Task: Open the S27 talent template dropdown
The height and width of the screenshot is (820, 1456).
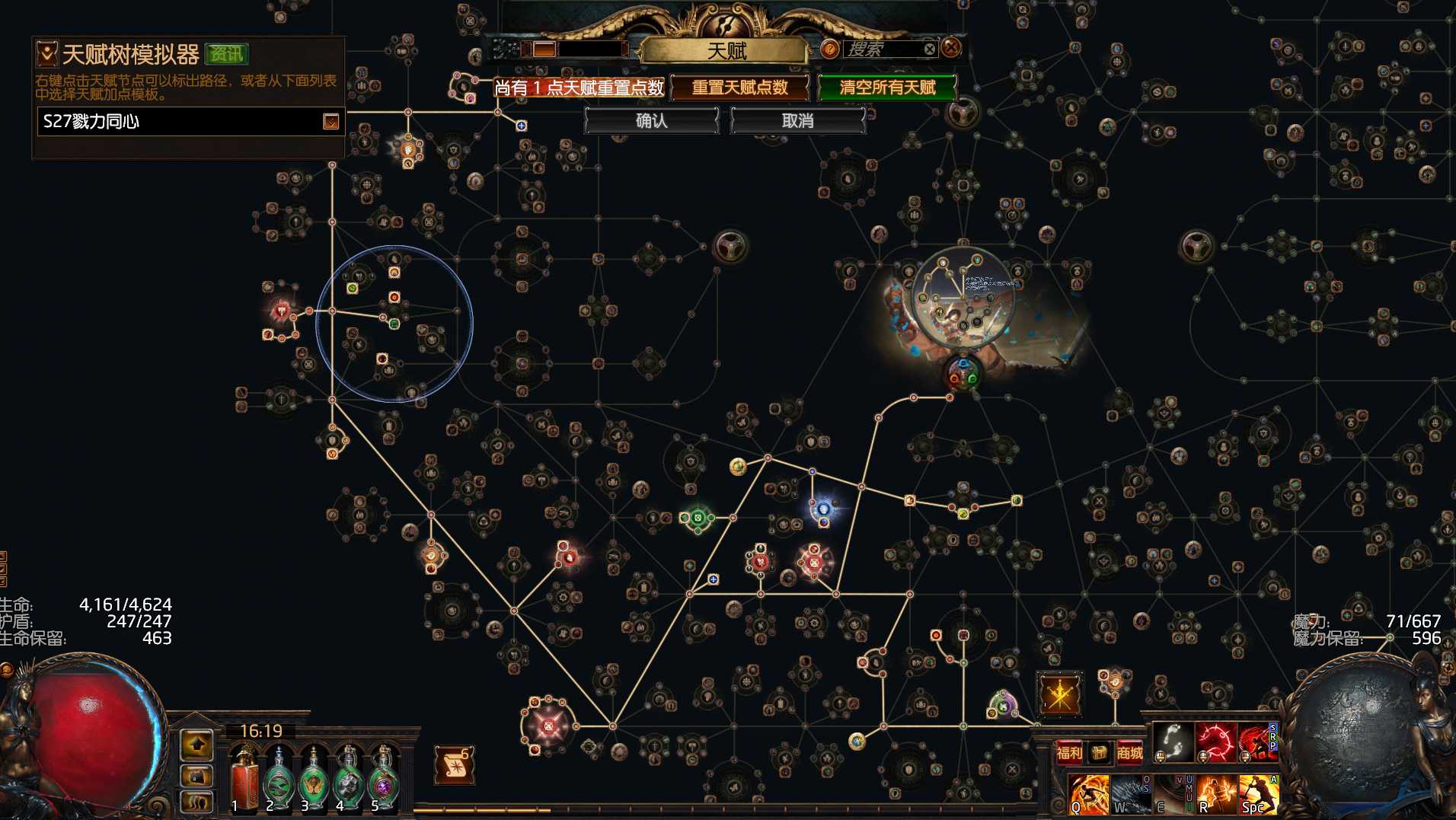Action: (x=330, y=122)
